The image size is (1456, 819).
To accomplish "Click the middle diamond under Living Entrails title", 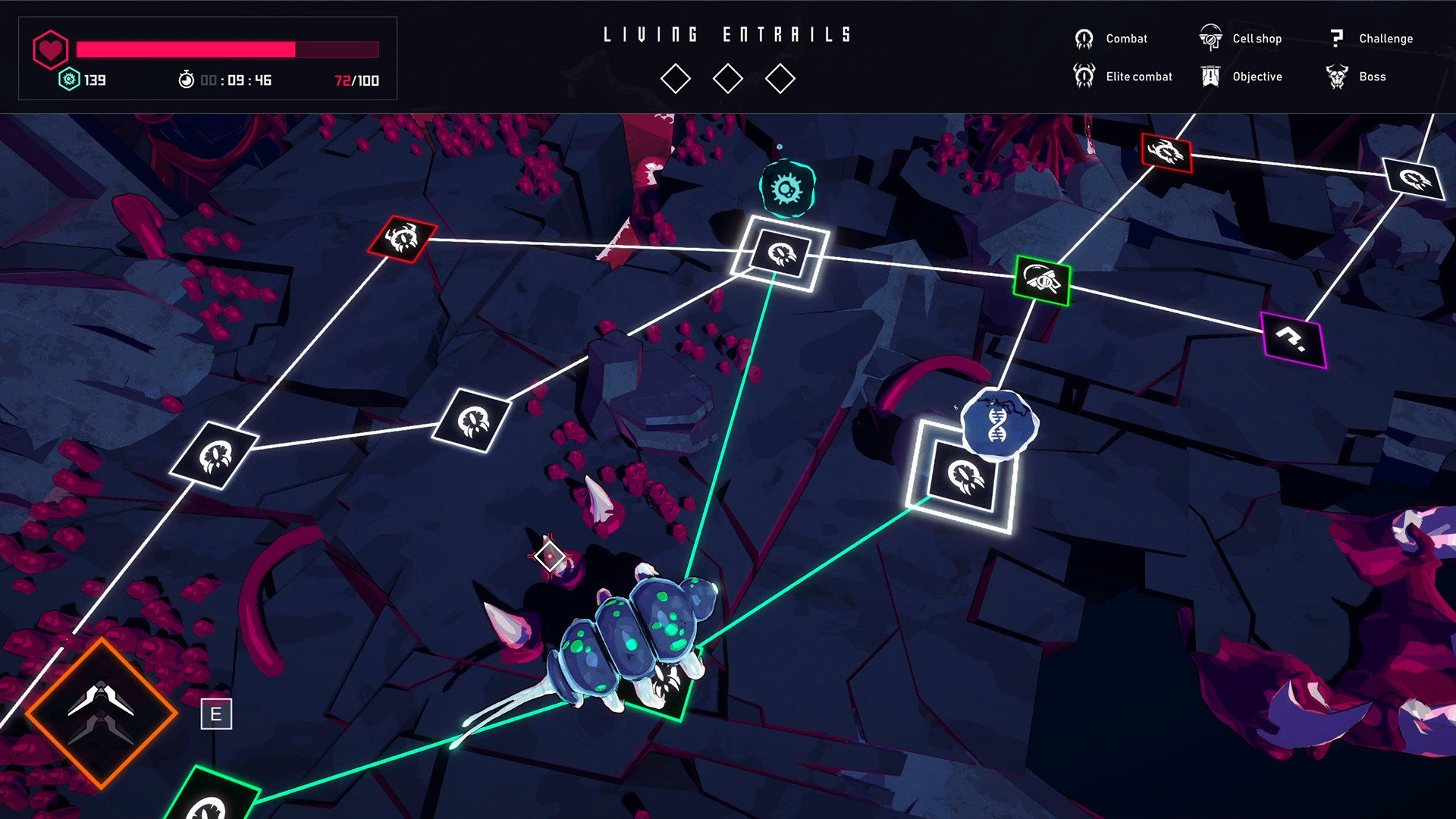I will pyautogui.click(x=728, y=77).
